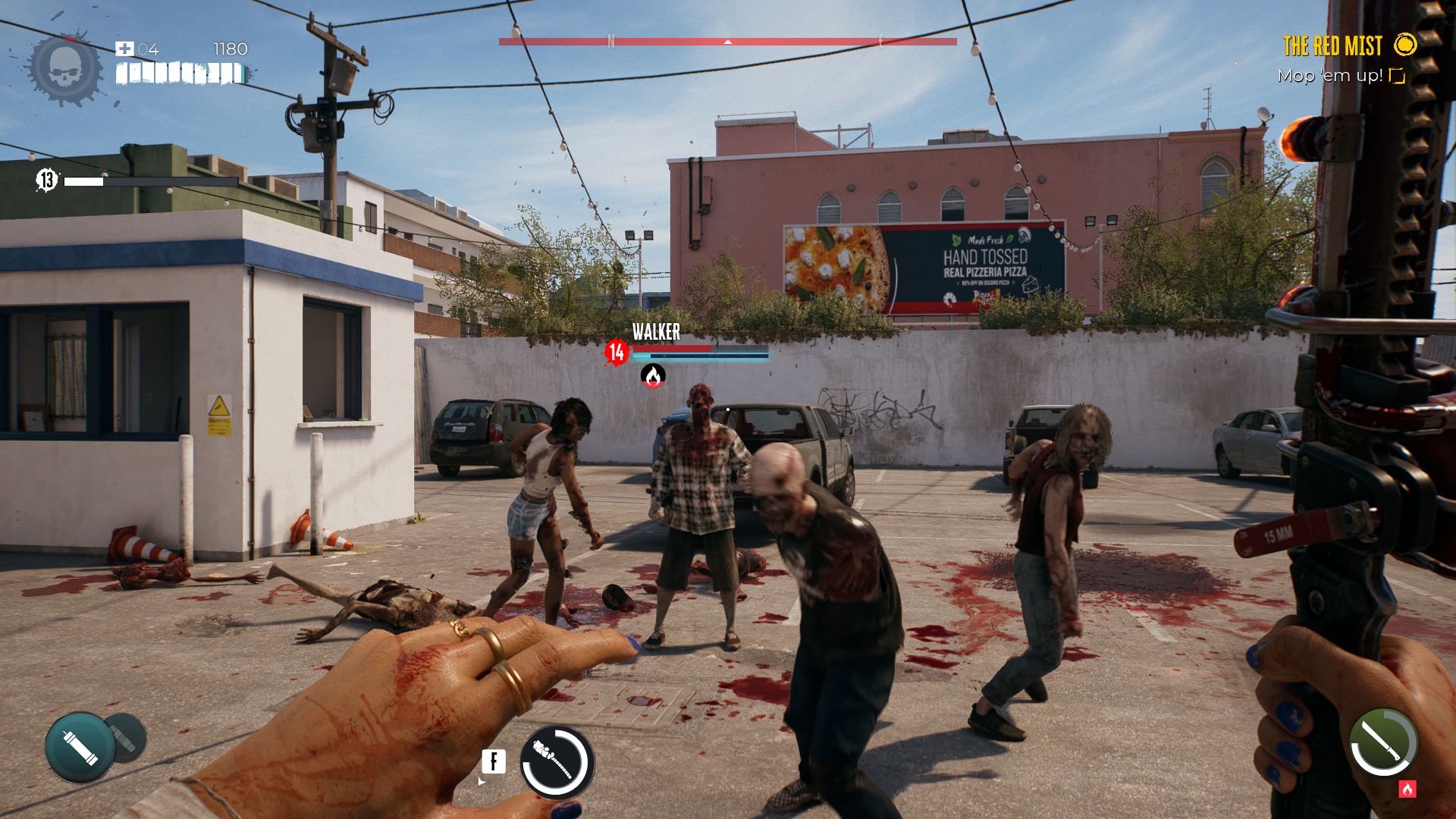The image size is (1456, 819).
Task: Select the medkit count icon
Action: click(124, 49)
